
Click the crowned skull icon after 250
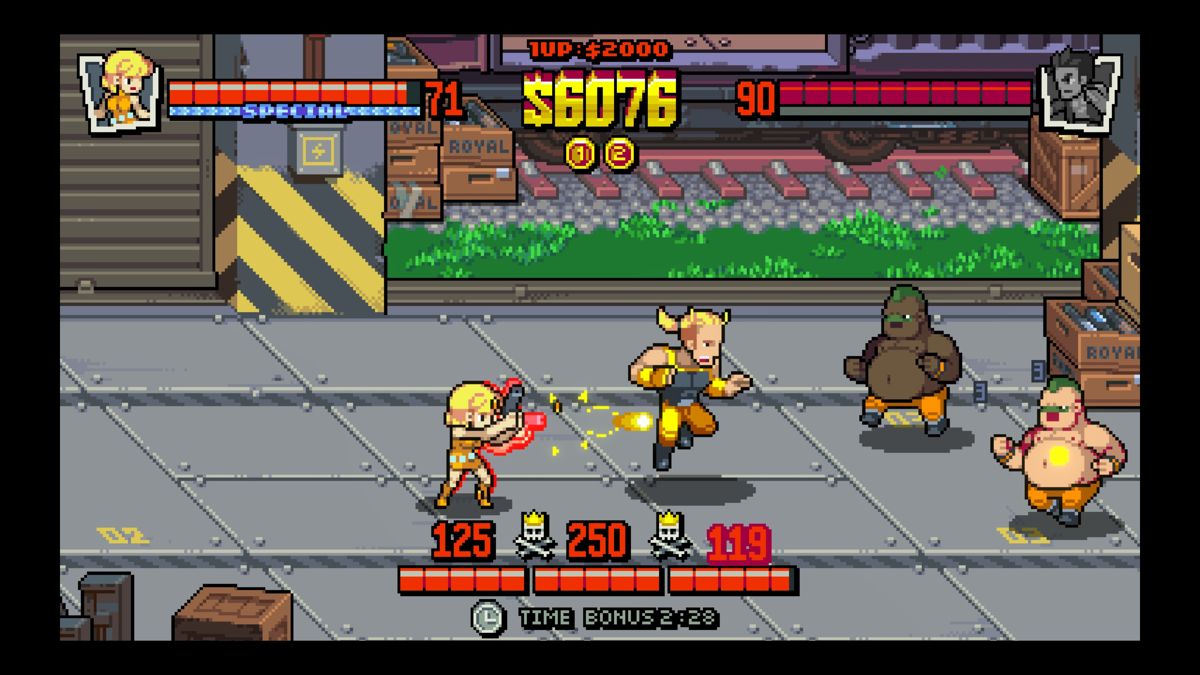(669, 541)
